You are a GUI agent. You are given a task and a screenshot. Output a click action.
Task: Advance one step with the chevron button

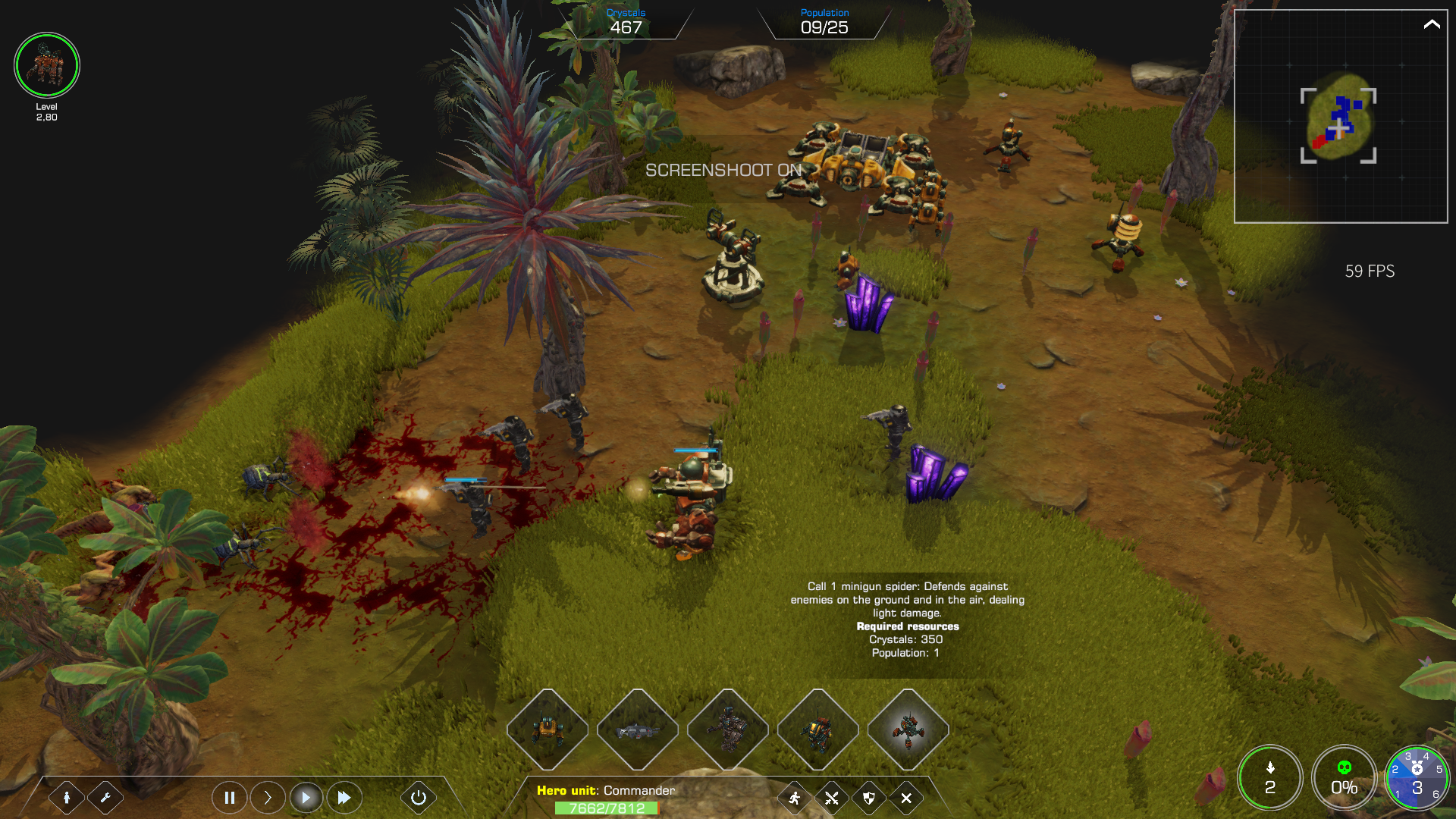268,798
